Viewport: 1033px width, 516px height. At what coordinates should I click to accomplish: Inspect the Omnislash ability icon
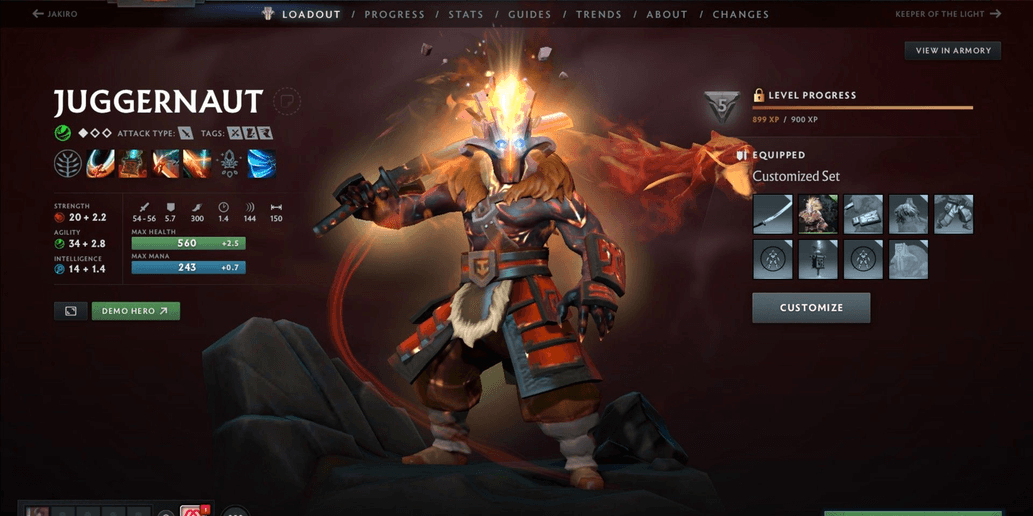(197, 163)
